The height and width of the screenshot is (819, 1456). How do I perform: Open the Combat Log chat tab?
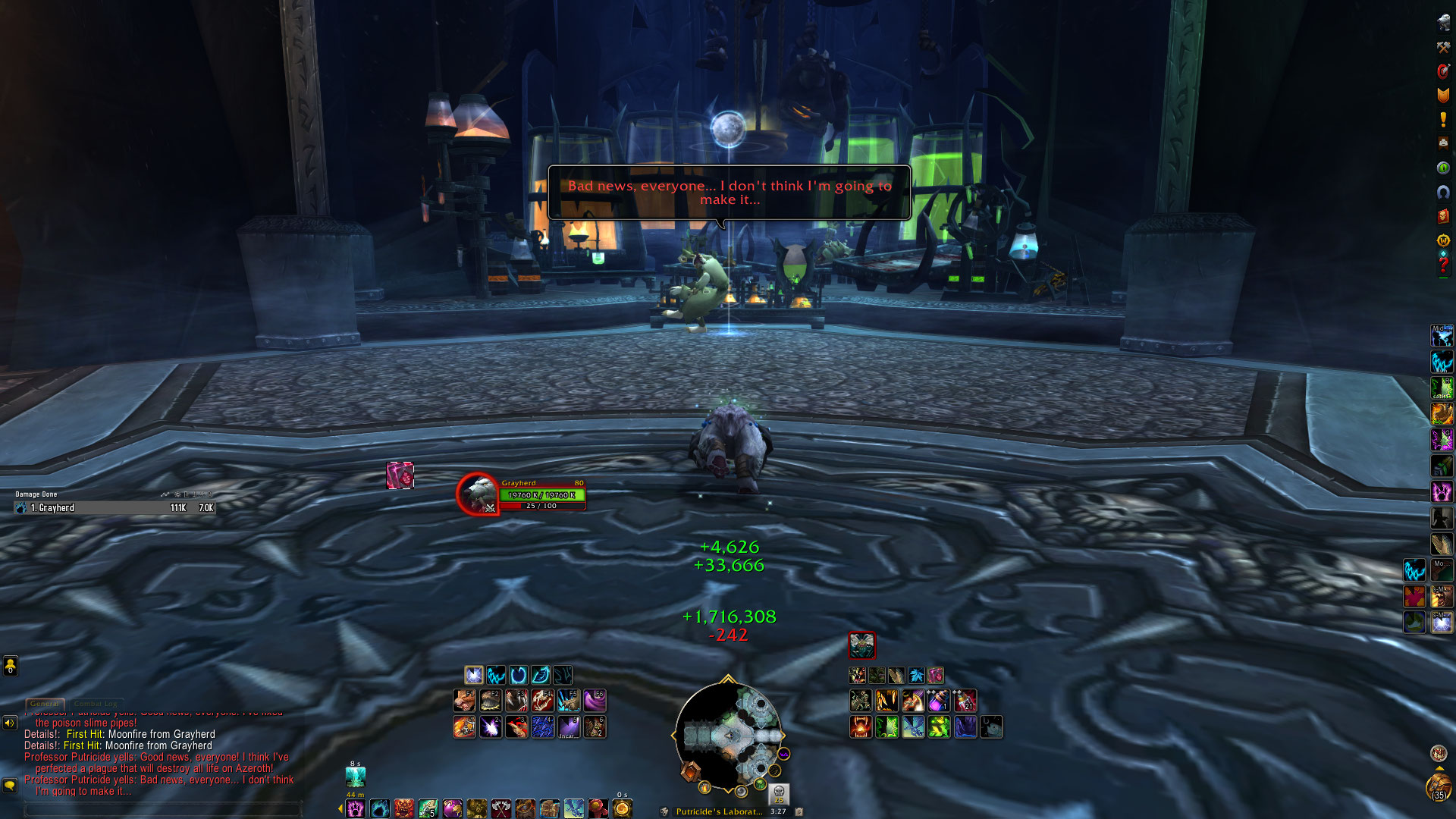[x=96, y=704]
